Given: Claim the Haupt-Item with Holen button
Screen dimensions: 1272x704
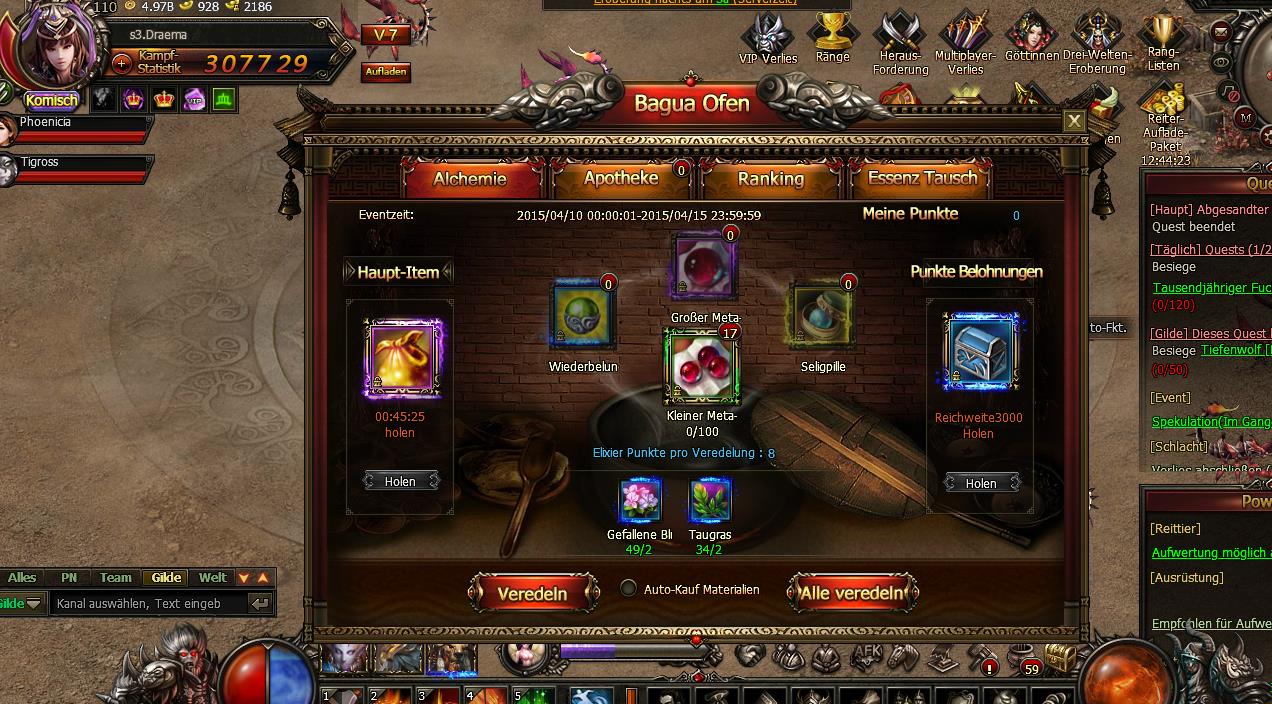Looking at the screenshot, I should click(x=400, y=481).
